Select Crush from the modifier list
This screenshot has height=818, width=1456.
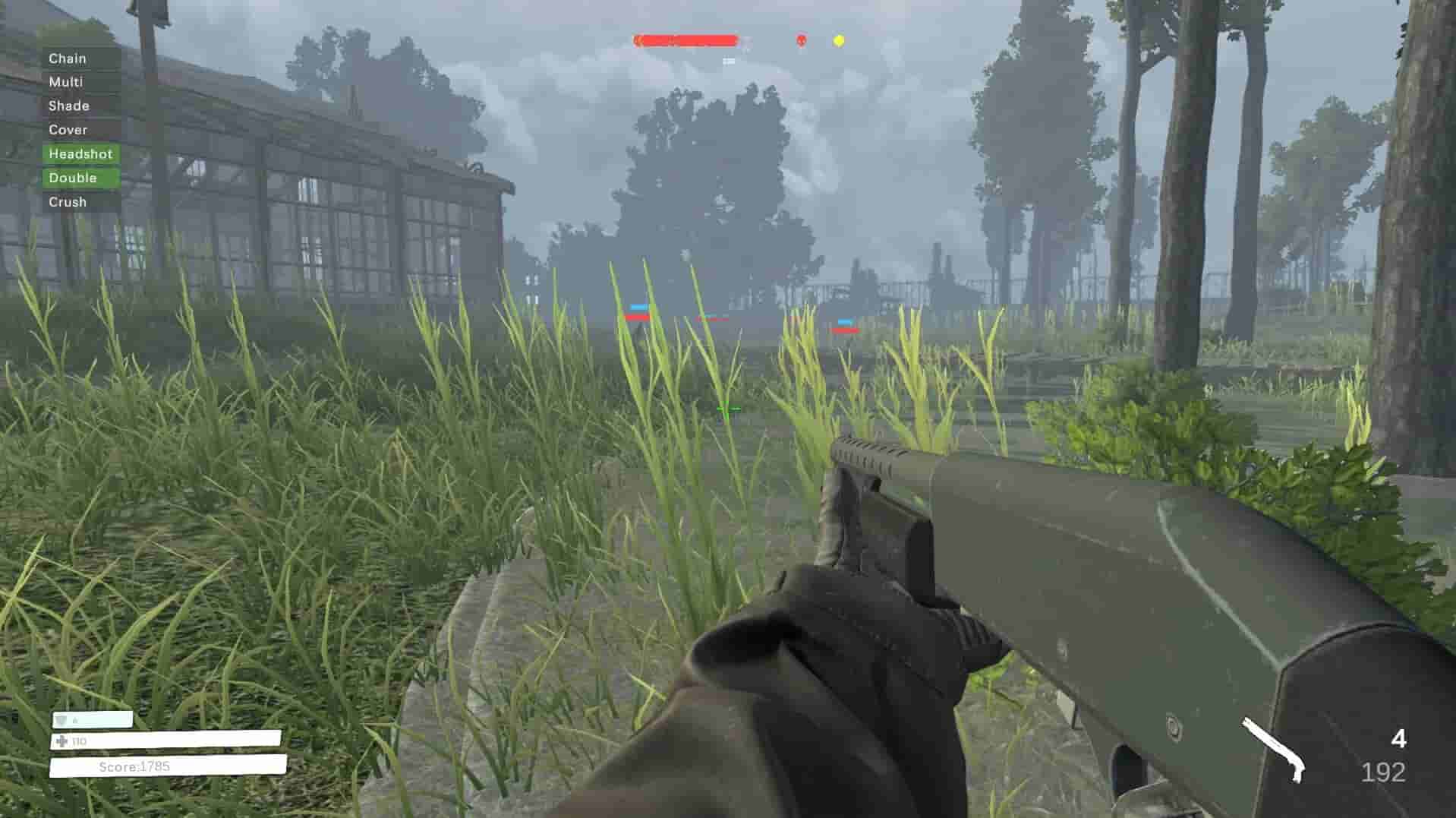(68, 201)
